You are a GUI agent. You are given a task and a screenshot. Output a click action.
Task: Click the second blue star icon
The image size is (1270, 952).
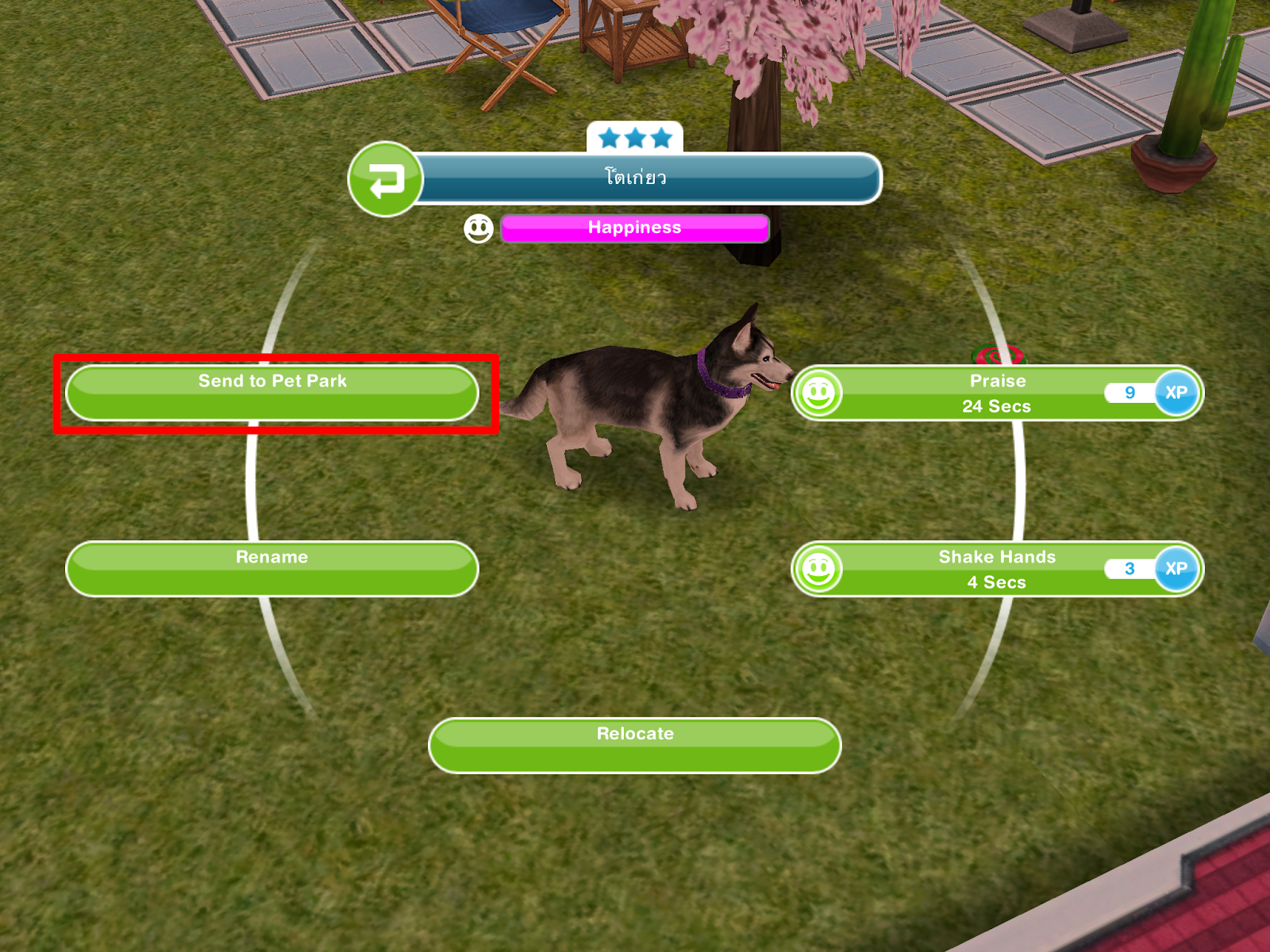point(634,136)
